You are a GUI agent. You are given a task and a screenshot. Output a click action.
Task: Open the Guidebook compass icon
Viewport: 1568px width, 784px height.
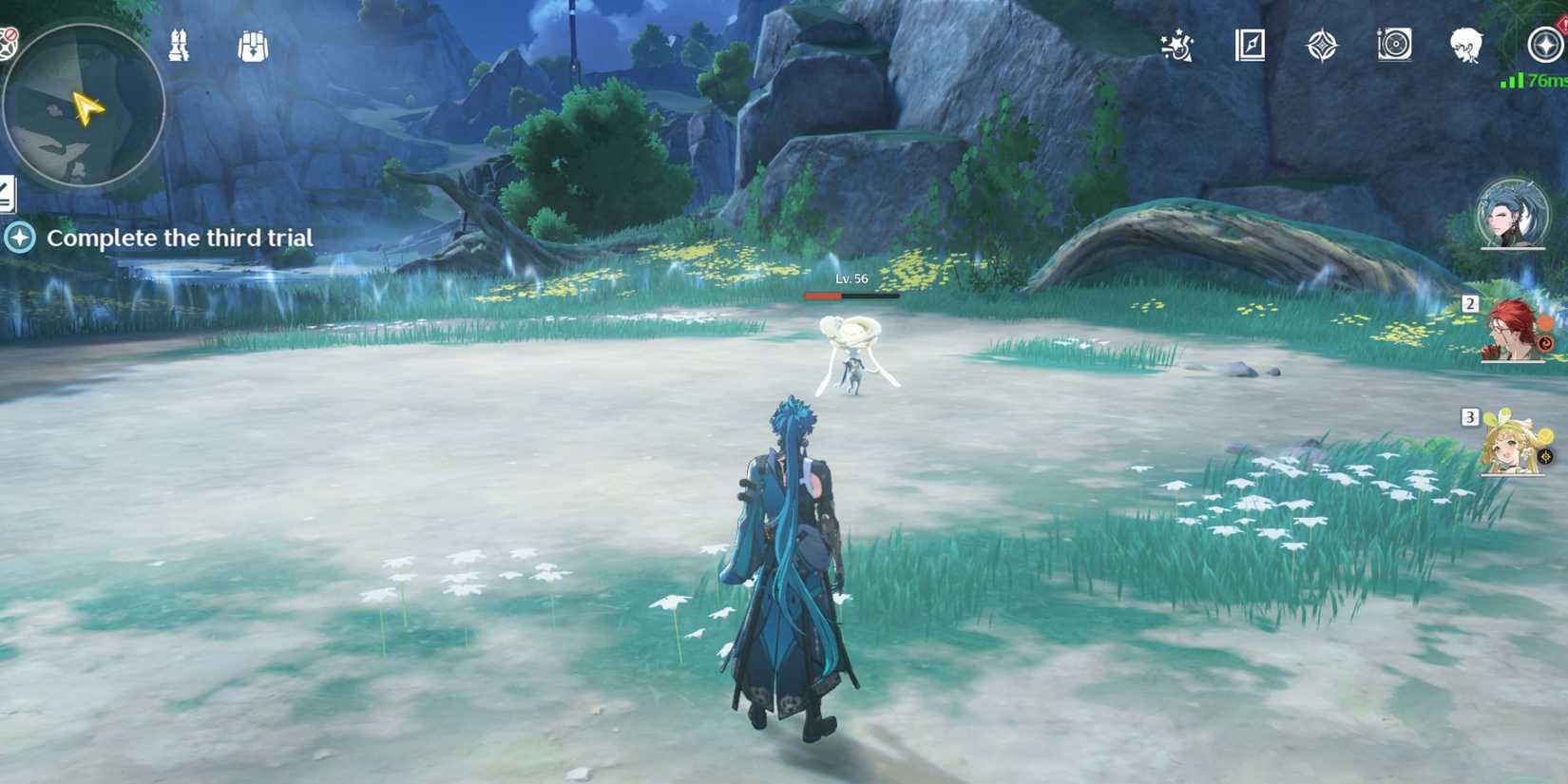coord(1250,45)
